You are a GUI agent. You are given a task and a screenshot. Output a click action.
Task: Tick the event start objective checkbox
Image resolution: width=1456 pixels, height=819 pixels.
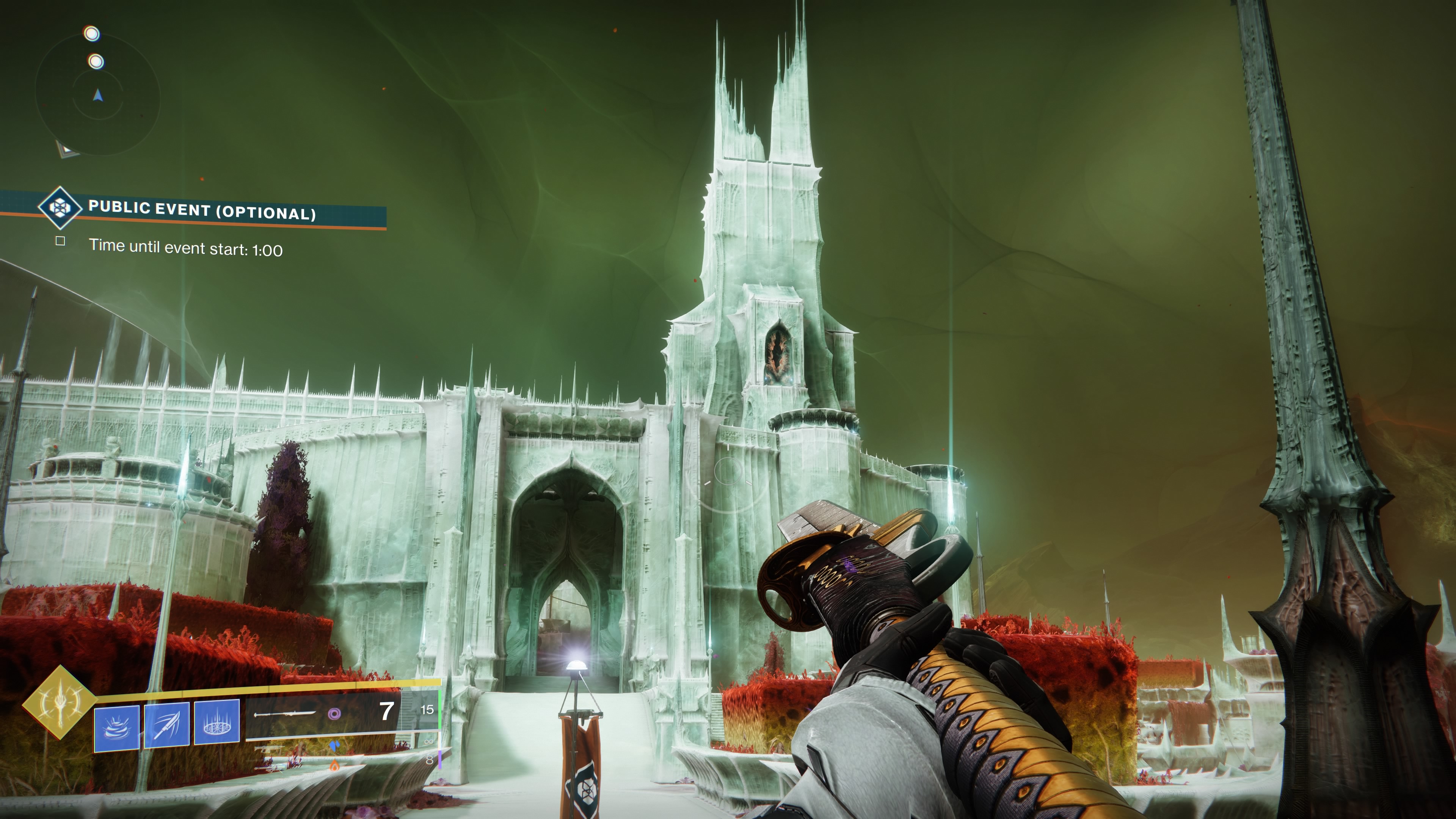click(61, 242)
